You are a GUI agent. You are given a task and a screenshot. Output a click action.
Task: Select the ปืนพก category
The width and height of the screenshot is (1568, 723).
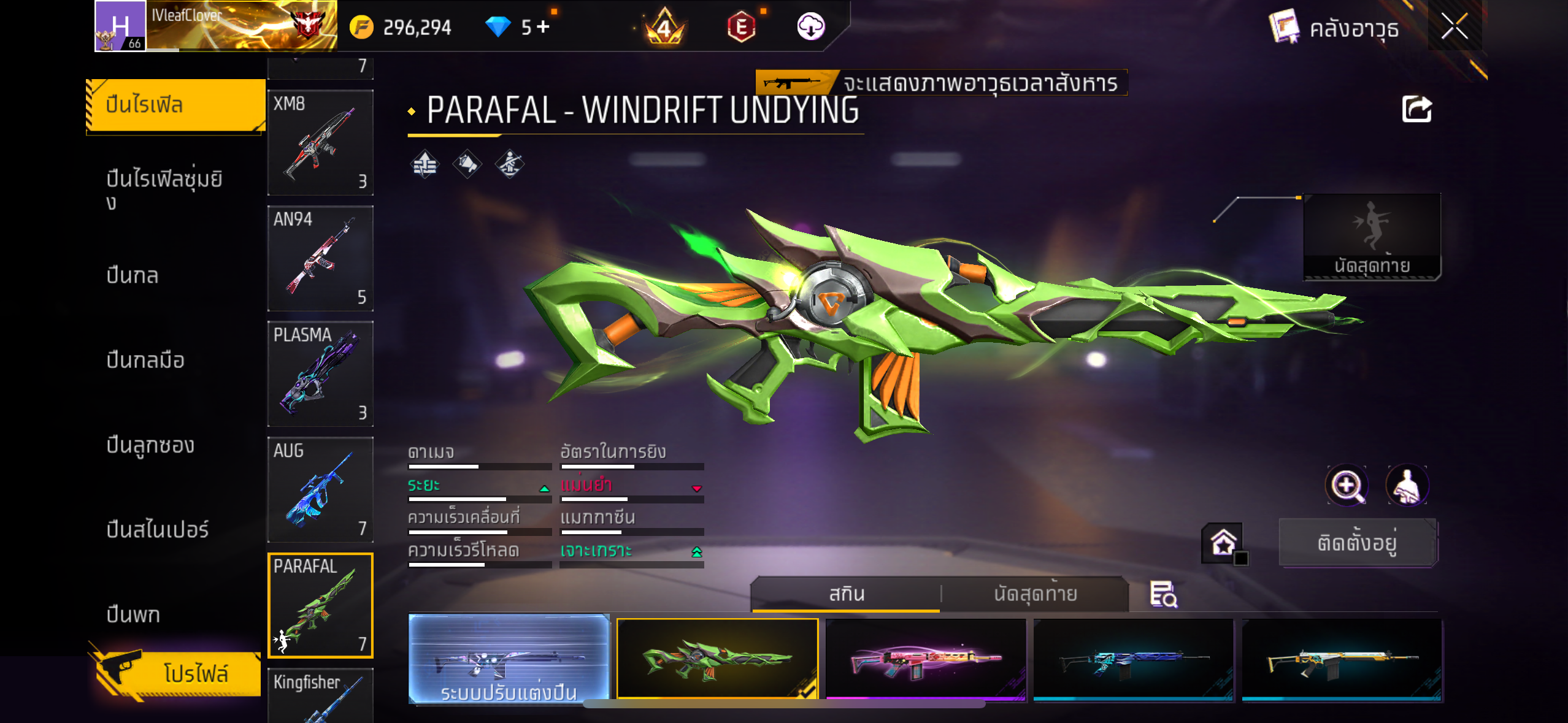(x=133, y=614)
